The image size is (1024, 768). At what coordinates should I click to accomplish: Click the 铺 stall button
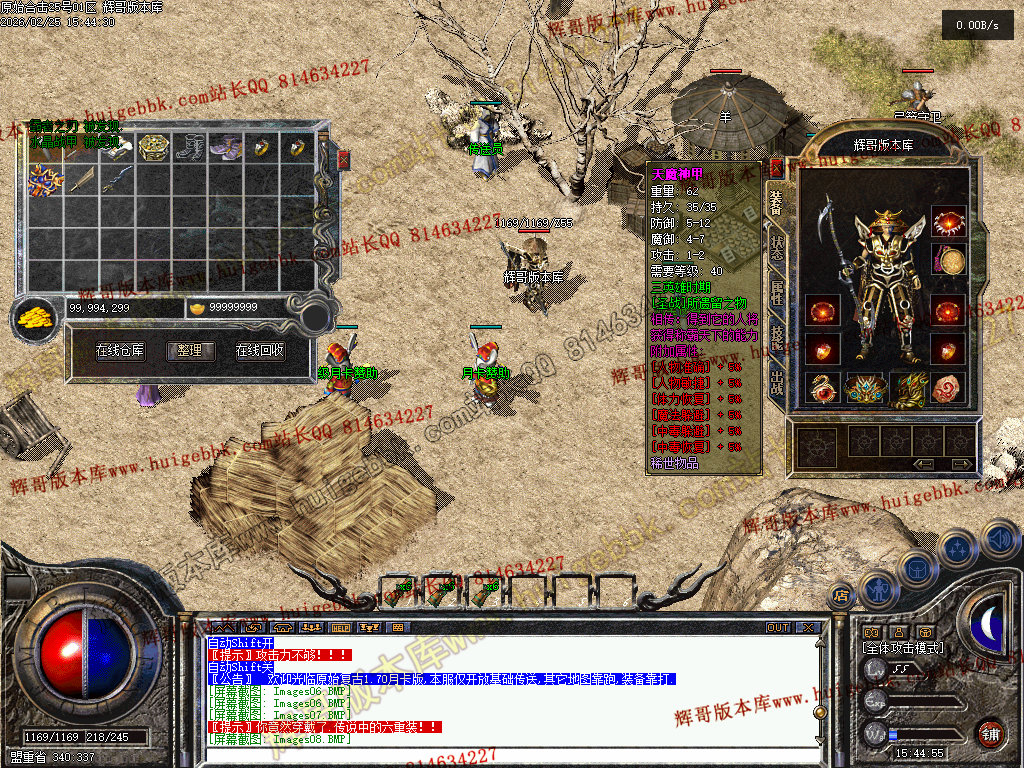[989, 732]
